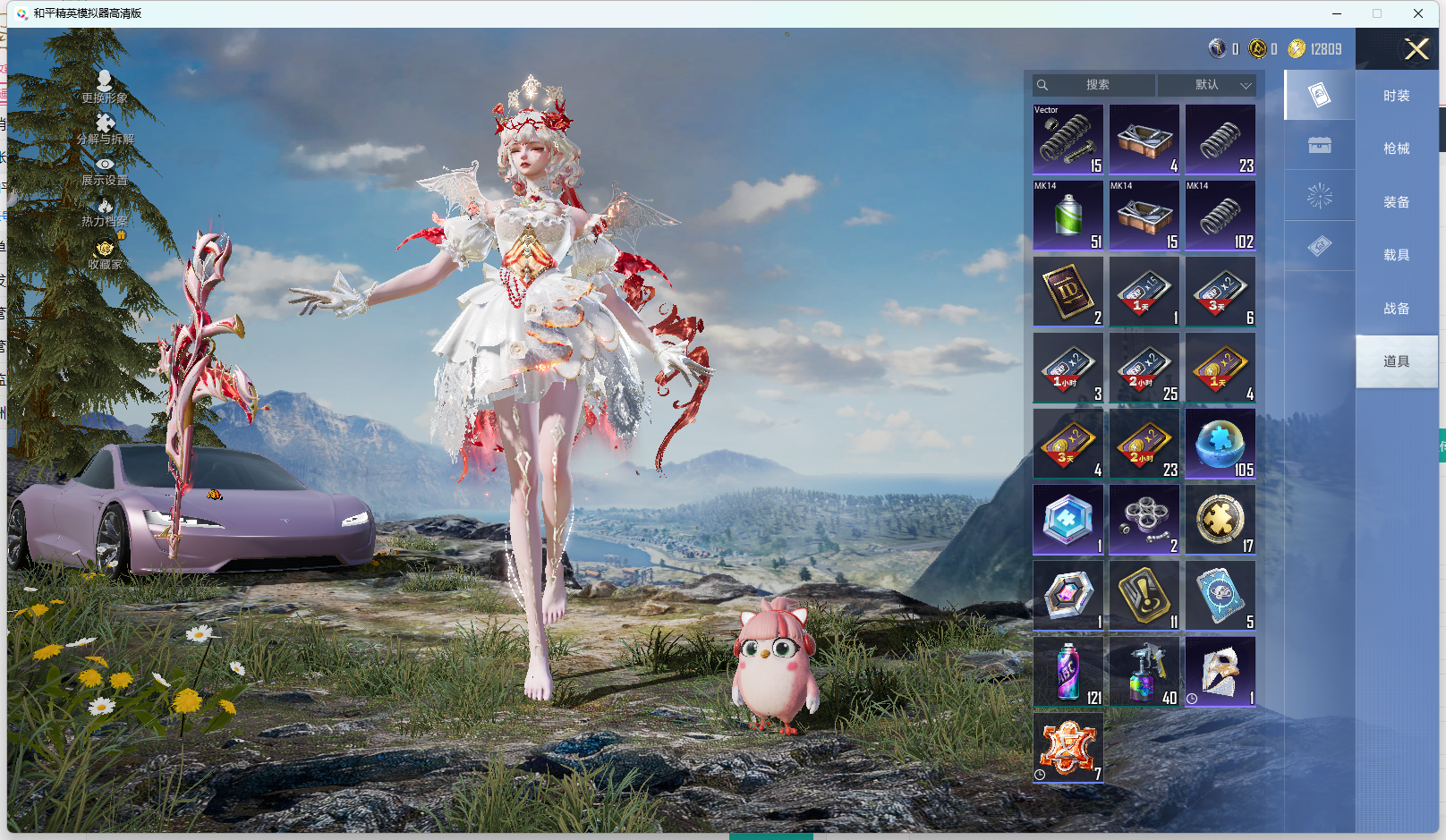This screenshot has width=1446, height=840.
Task: Click the 搜索 search field
Action: [x=1097, y=85]
